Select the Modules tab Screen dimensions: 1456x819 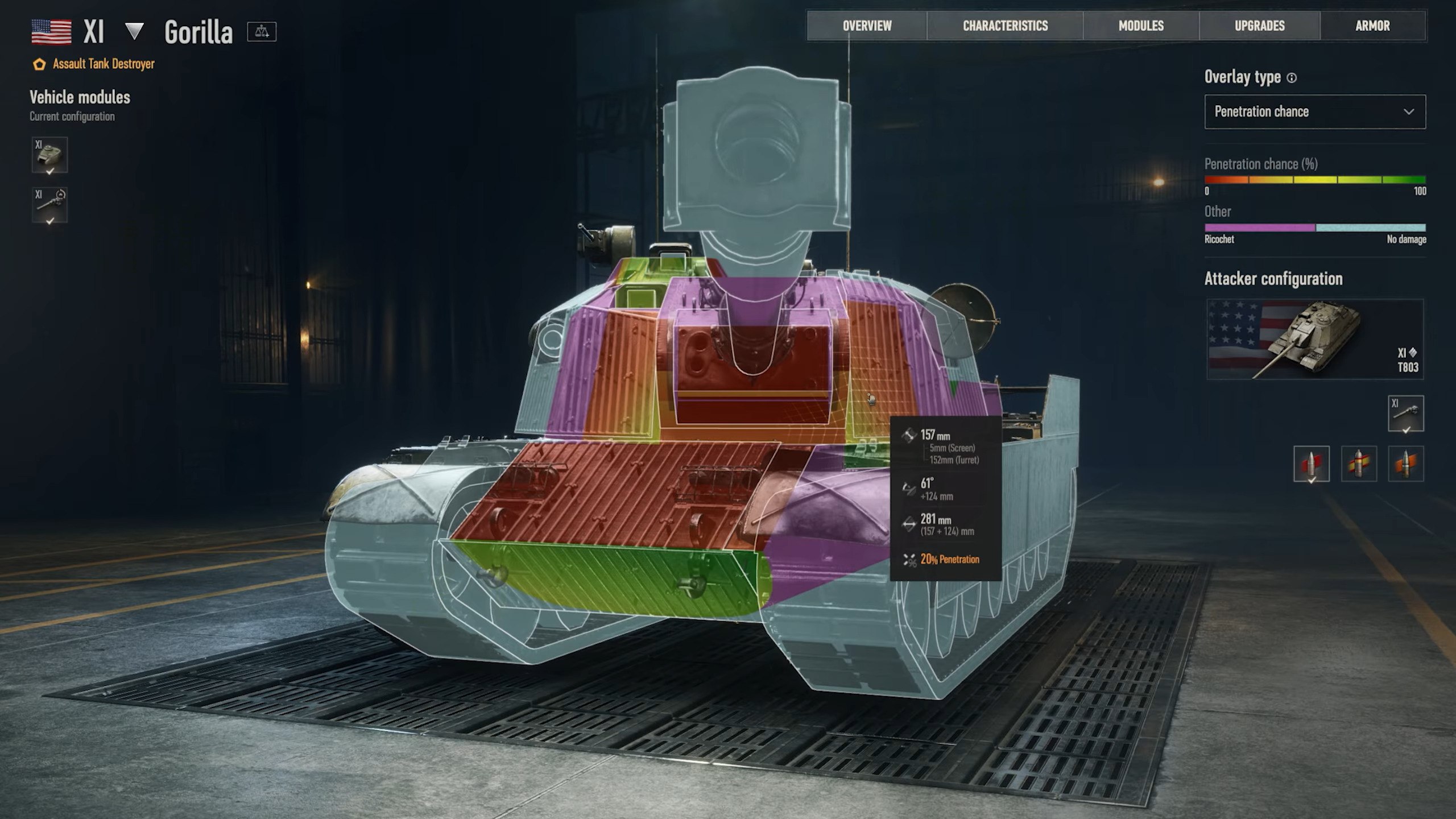click(1141, 26)
